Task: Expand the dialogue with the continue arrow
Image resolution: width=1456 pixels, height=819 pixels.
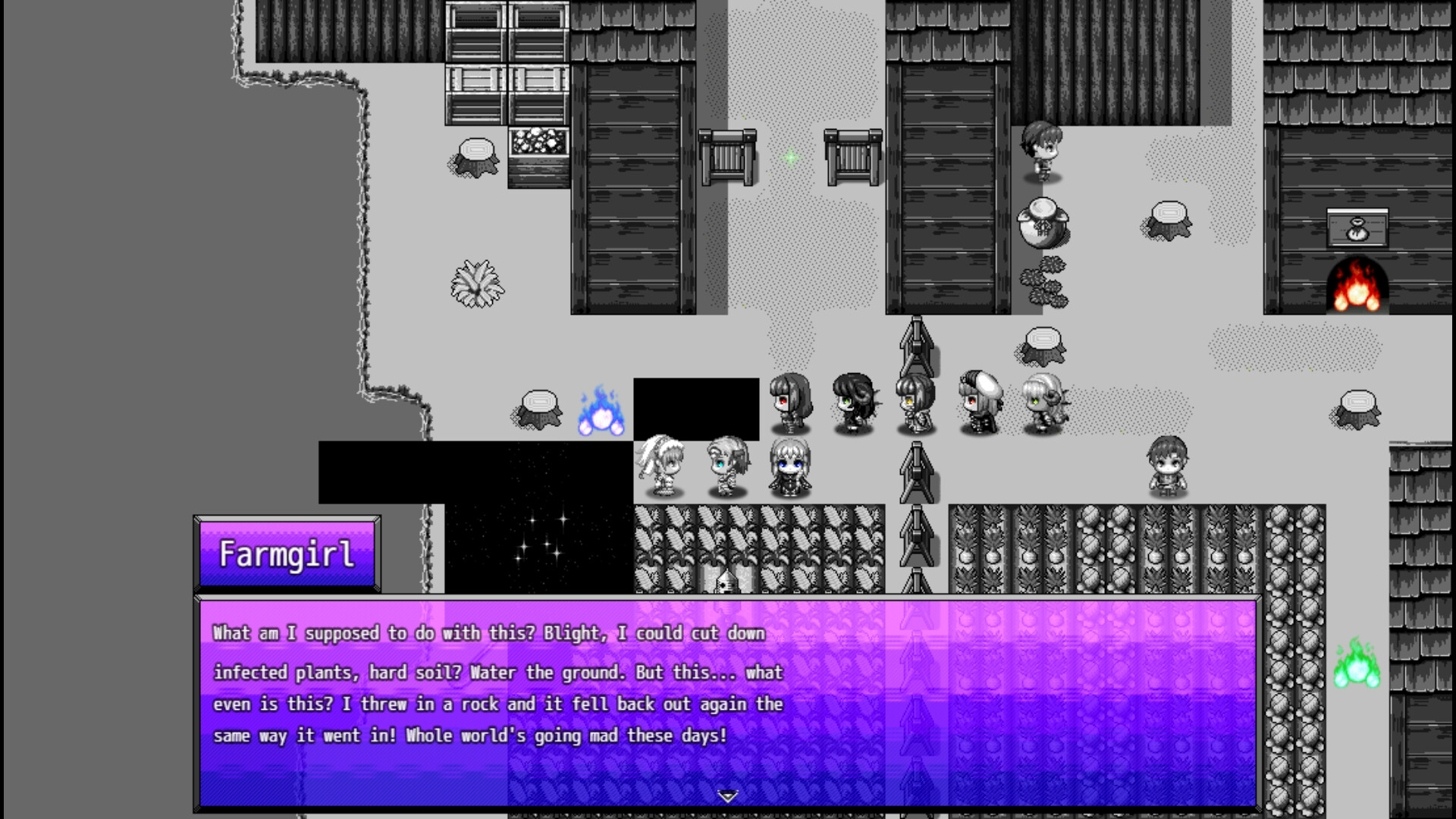Action: tap(728, 796)
